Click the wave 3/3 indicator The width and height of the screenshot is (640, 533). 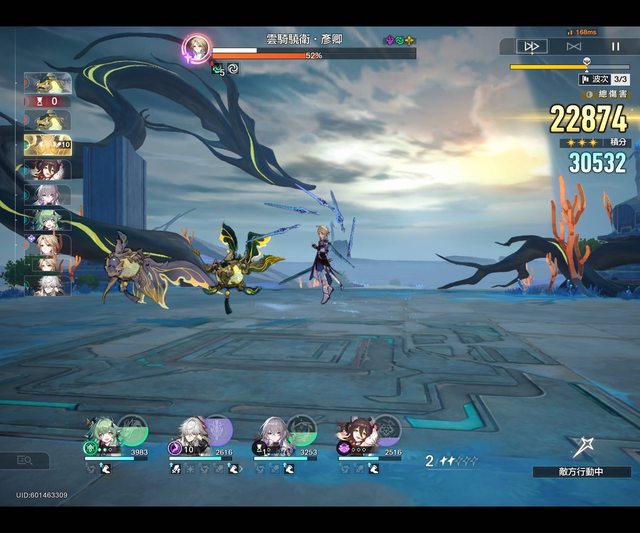coord(604,79)
